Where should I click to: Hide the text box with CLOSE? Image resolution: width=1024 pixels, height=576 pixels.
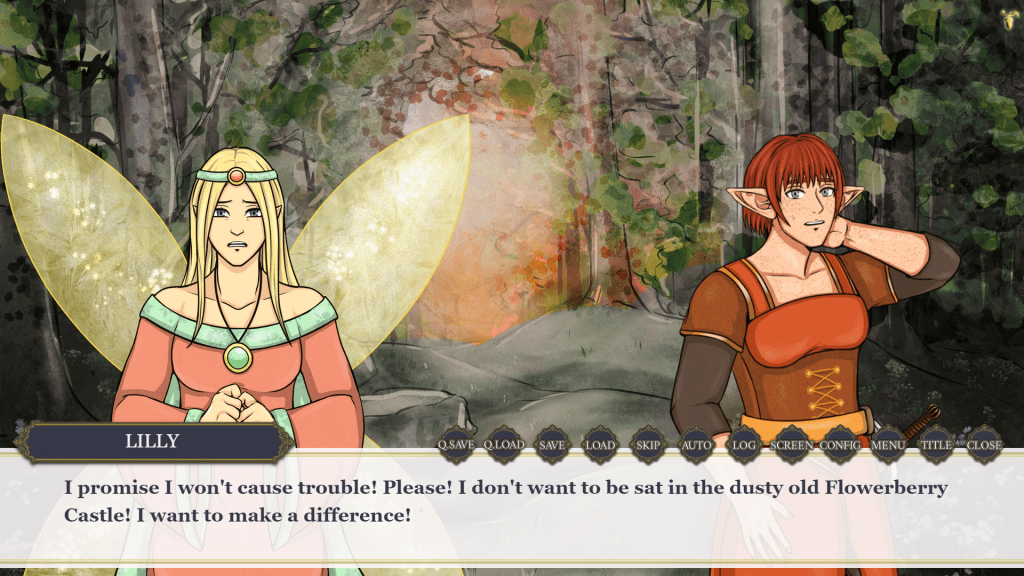(x=984, y=445)
